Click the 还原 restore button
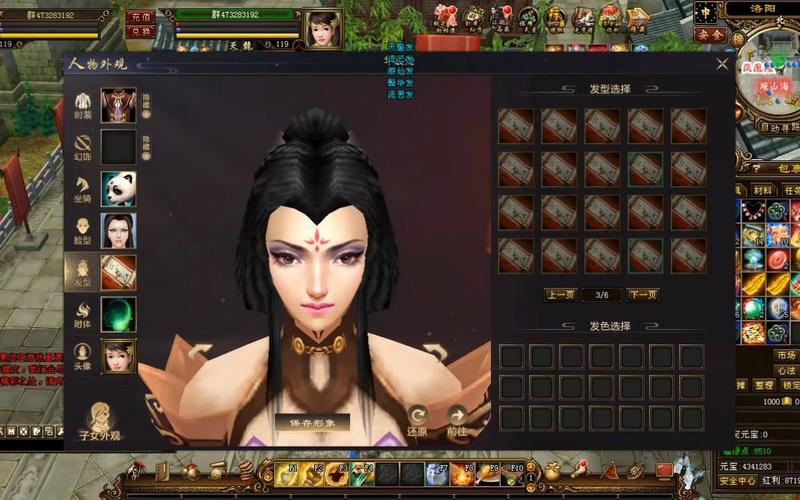The image size is (800, 500). coord(418,418)
